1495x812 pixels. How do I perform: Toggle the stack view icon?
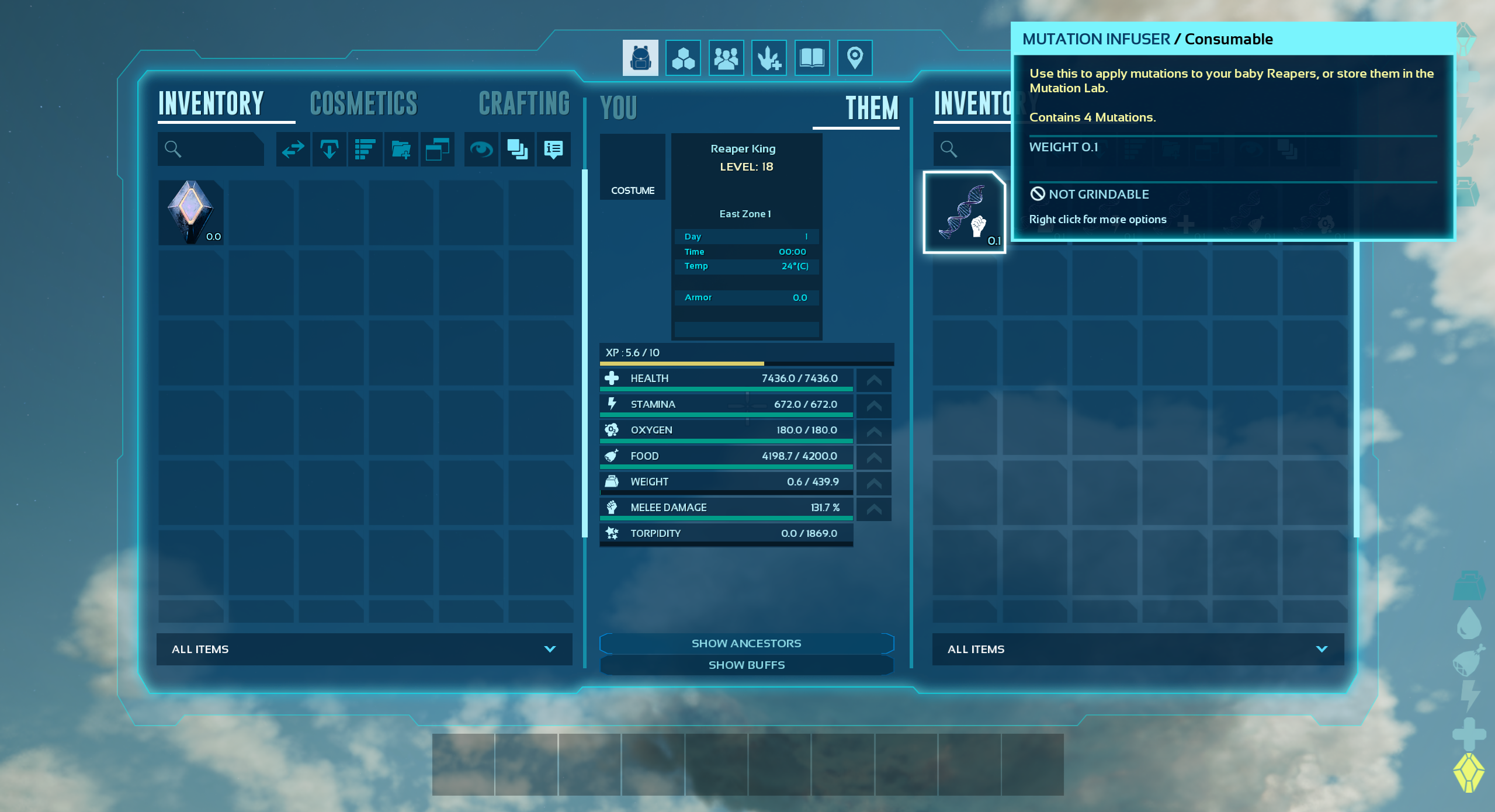pos(517,150)
